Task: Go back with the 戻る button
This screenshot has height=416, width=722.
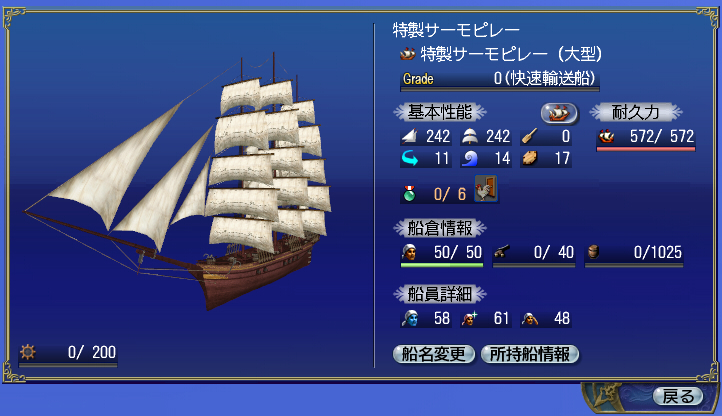Action: [x=678, y=396]
